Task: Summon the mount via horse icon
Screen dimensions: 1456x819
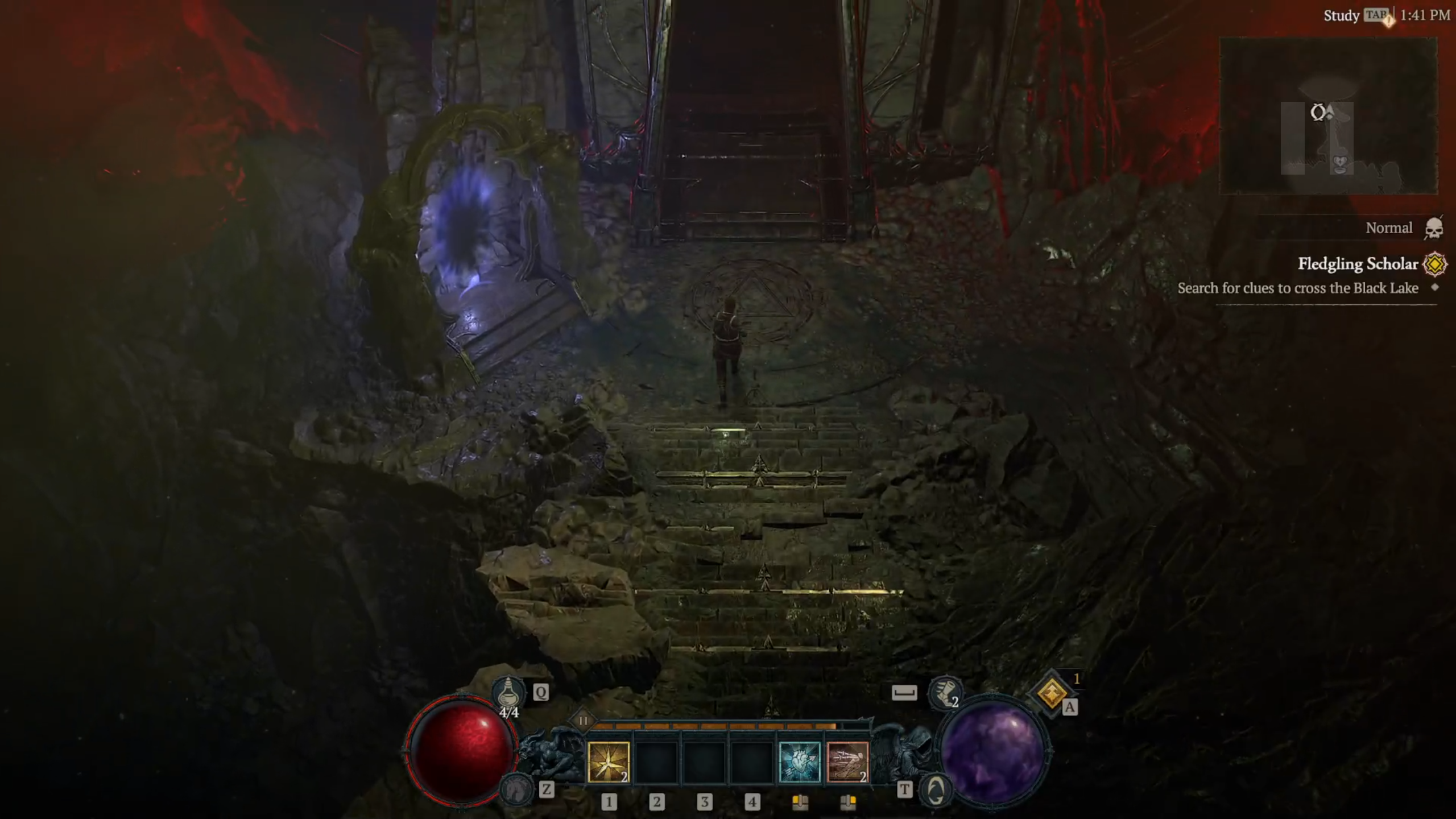Action: pyautogui.click(x=514, y=788)
